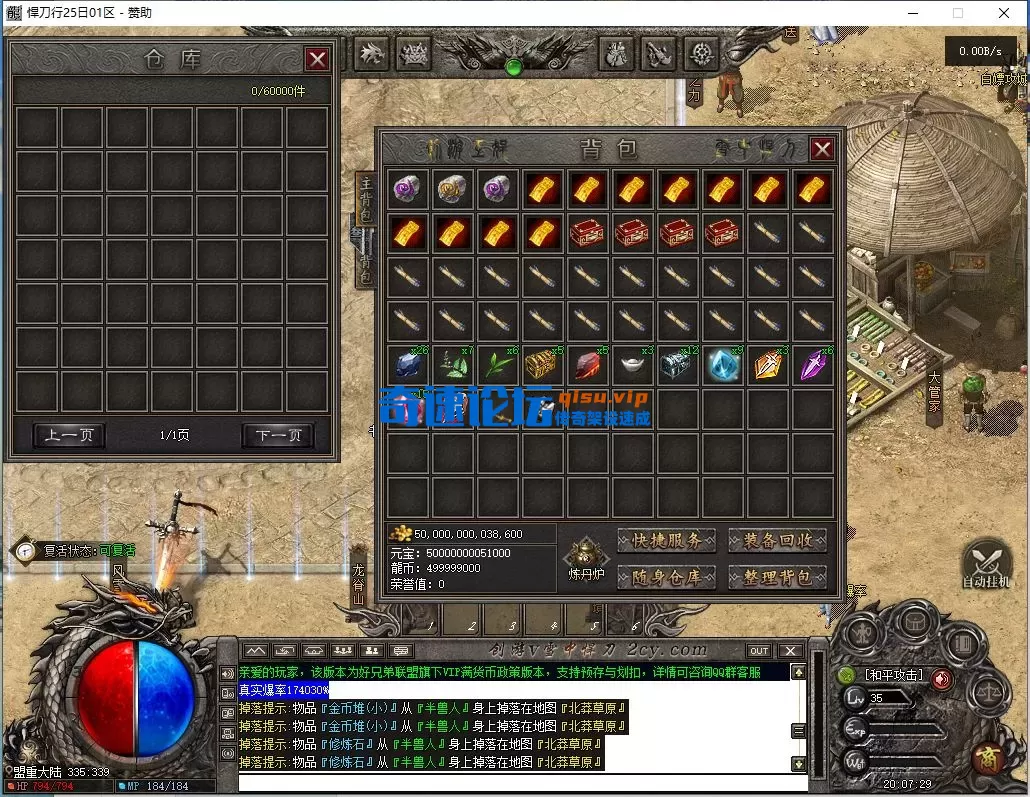Image resolution: width=1030 pixels, height=797 pixels.
Task: Toggle 自动挂机 auto-battle
Action: click(984, 564)
